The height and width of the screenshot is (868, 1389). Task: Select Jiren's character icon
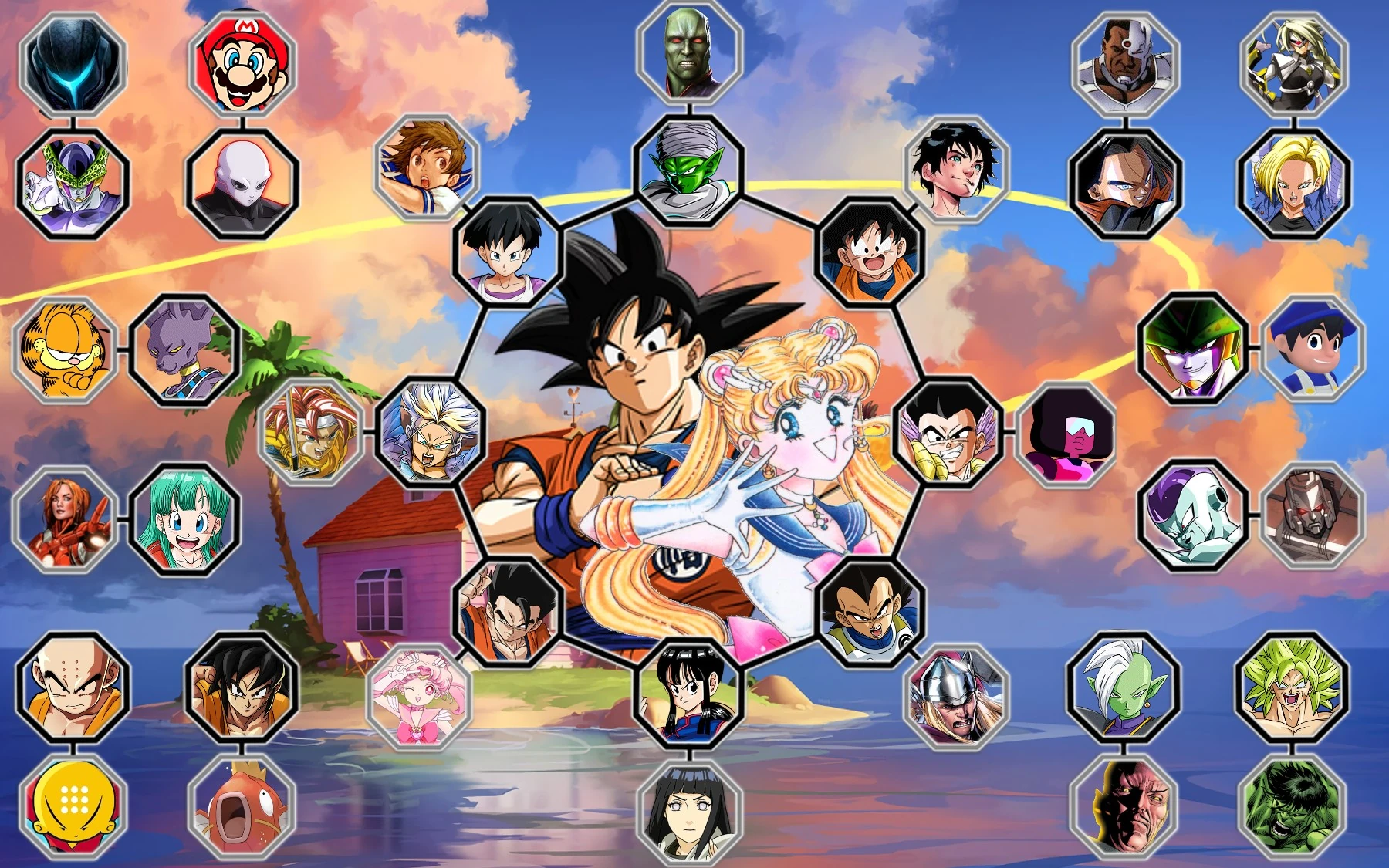pyautogui.click(x=242, y=185)
